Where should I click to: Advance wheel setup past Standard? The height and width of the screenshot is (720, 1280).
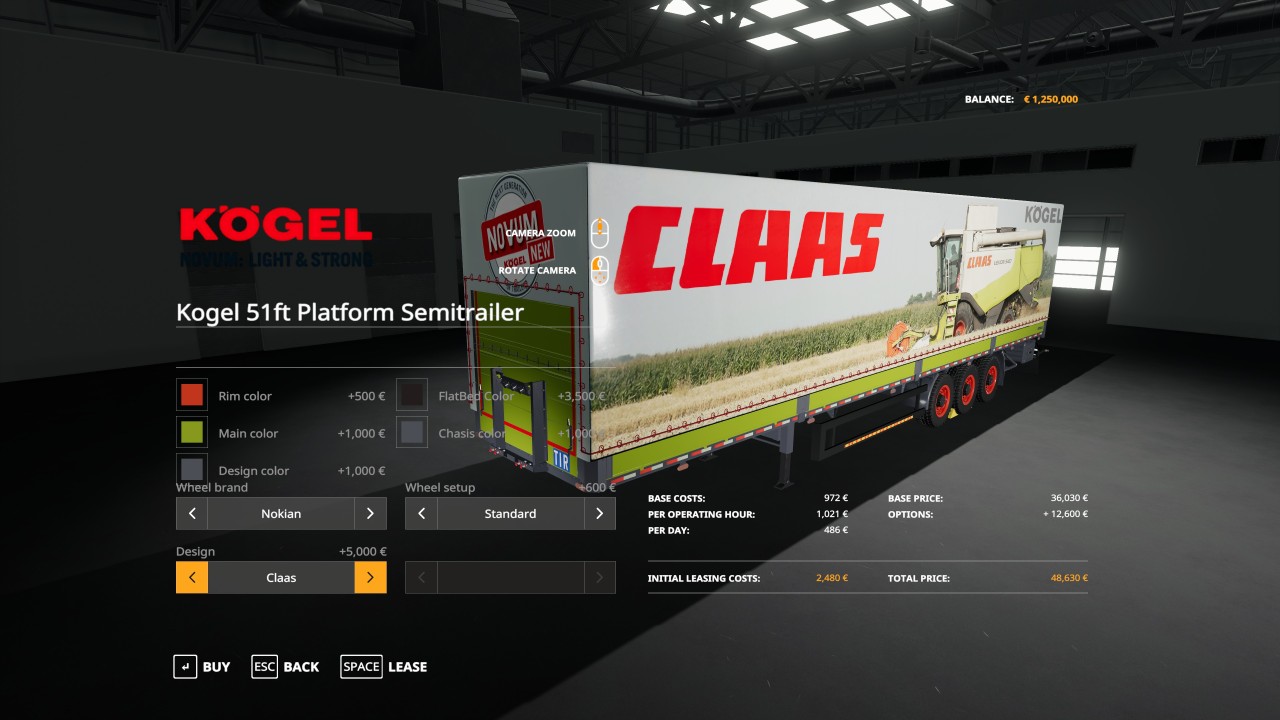[599, 514]
